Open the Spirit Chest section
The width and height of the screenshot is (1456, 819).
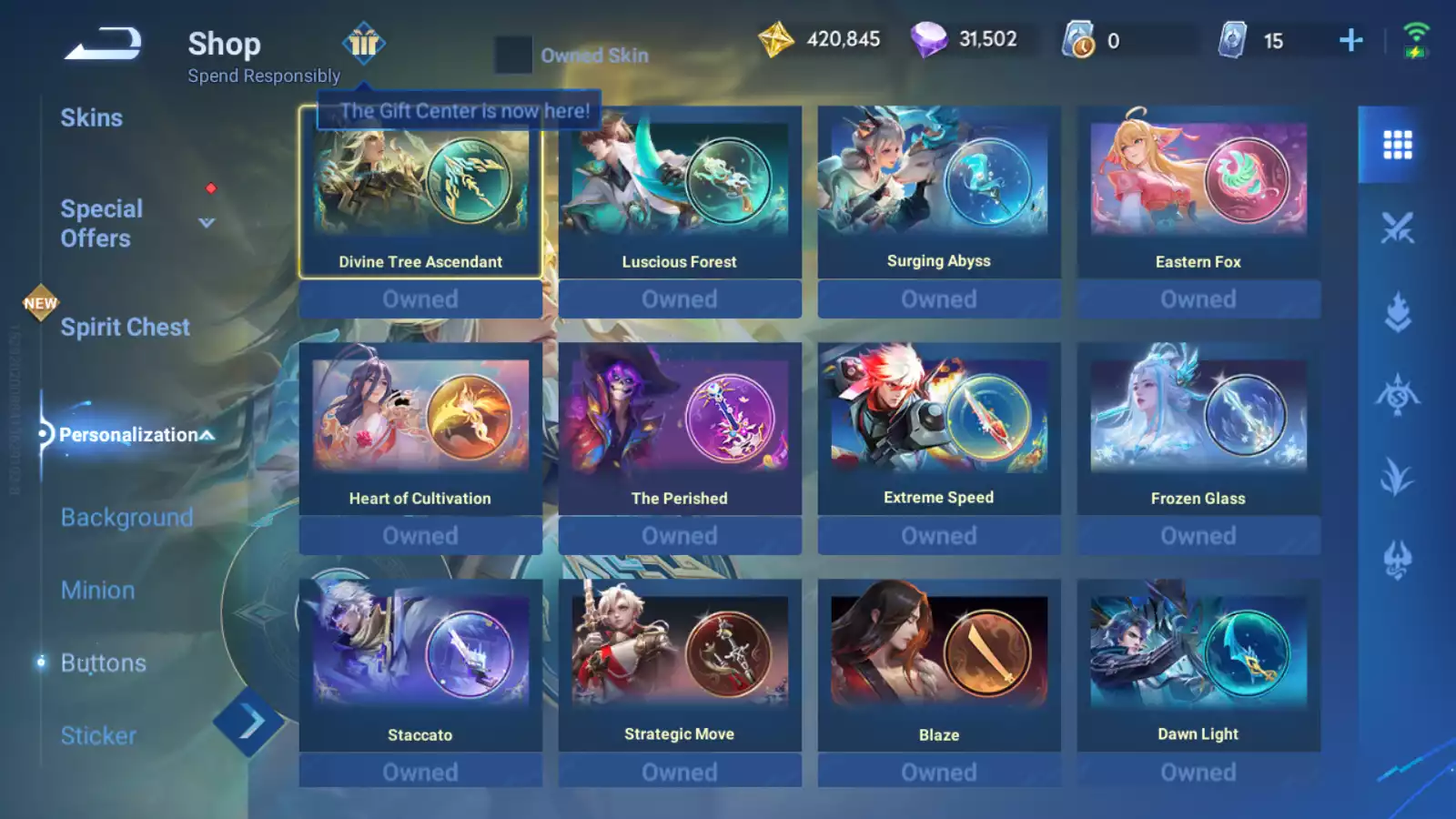[125, 328]
